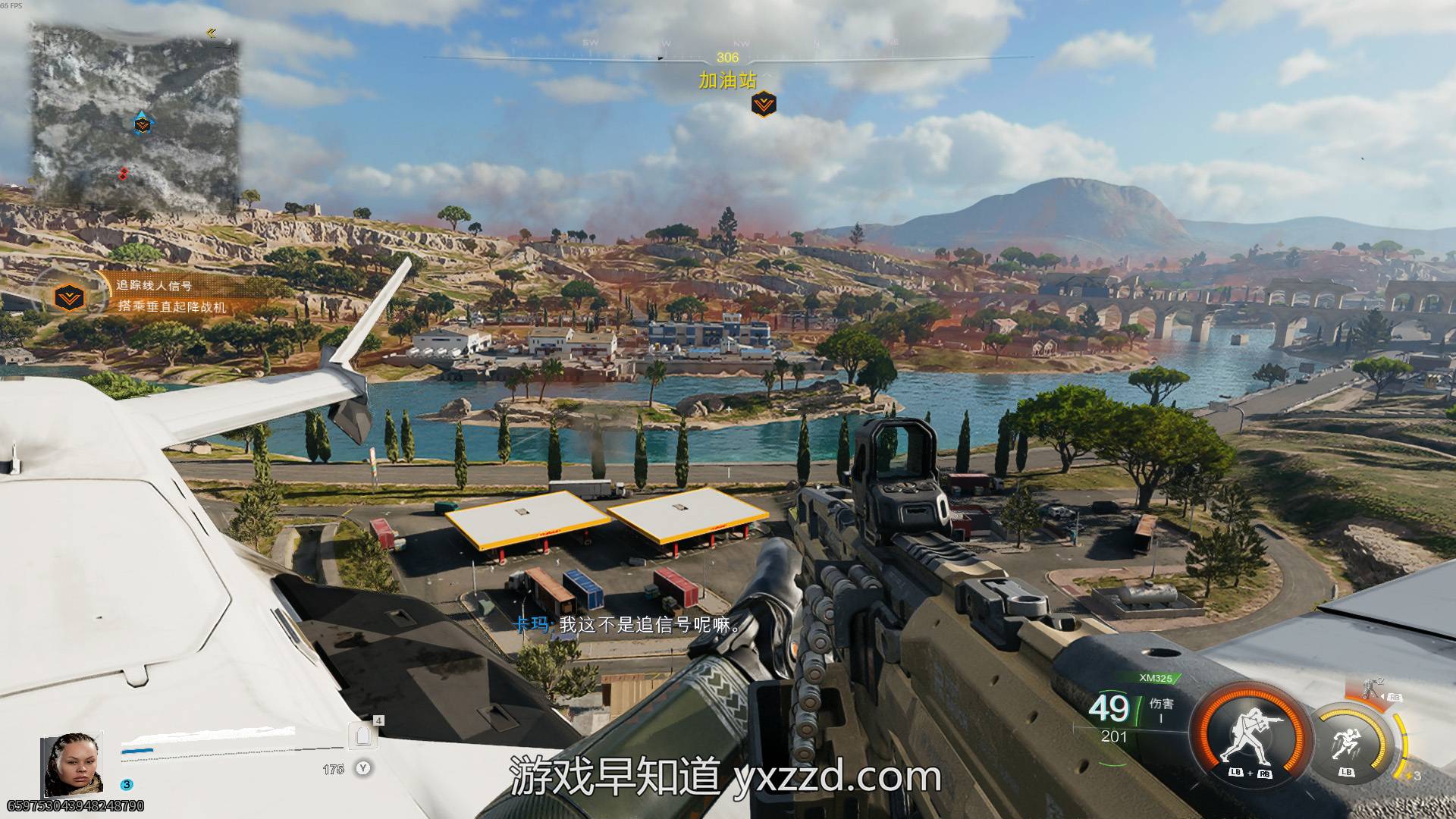Click the orange objective emblem beside the tracker

point(71,297)
